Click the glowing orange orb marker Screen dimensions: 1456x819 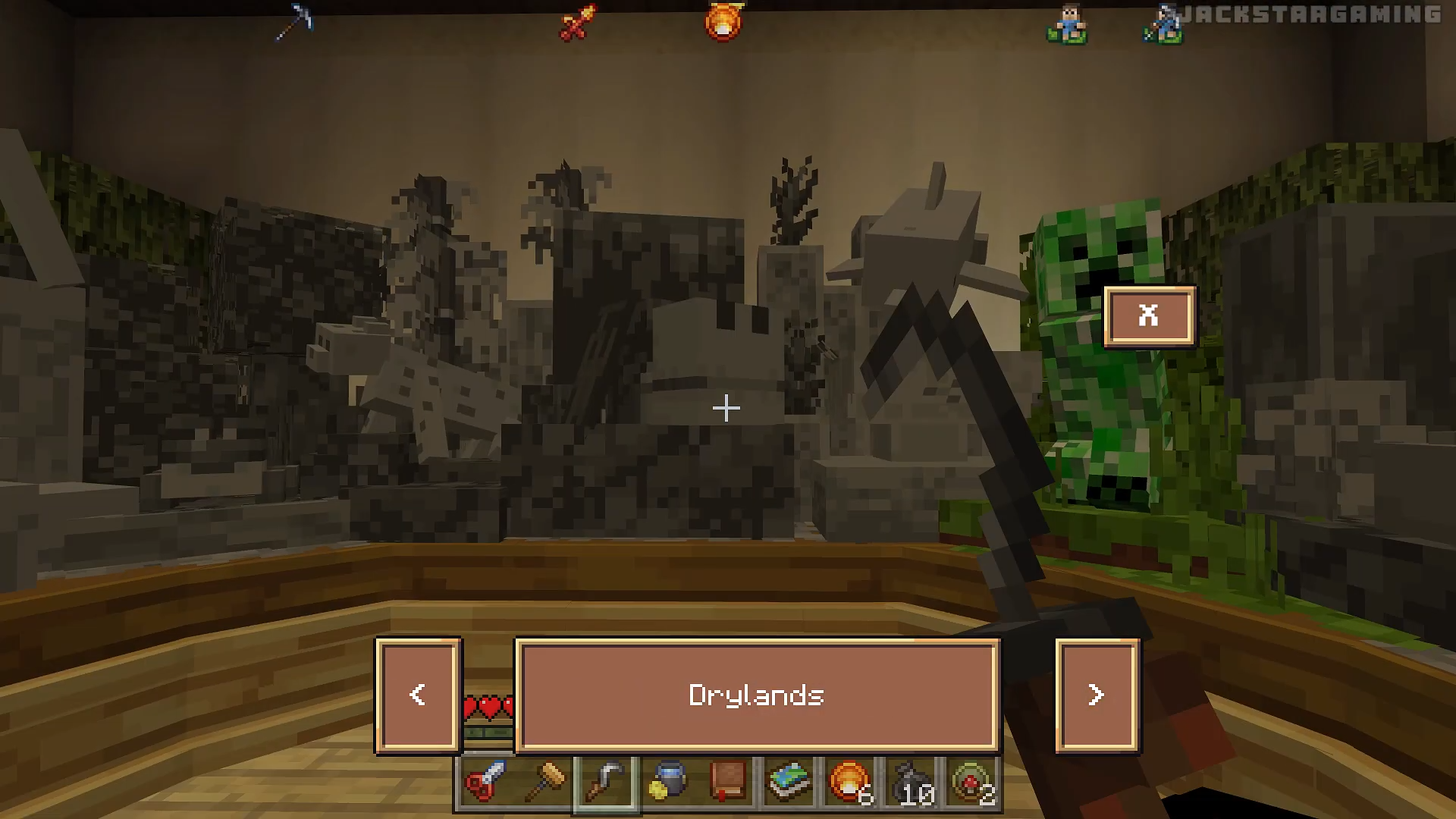[x=724, y=20]
